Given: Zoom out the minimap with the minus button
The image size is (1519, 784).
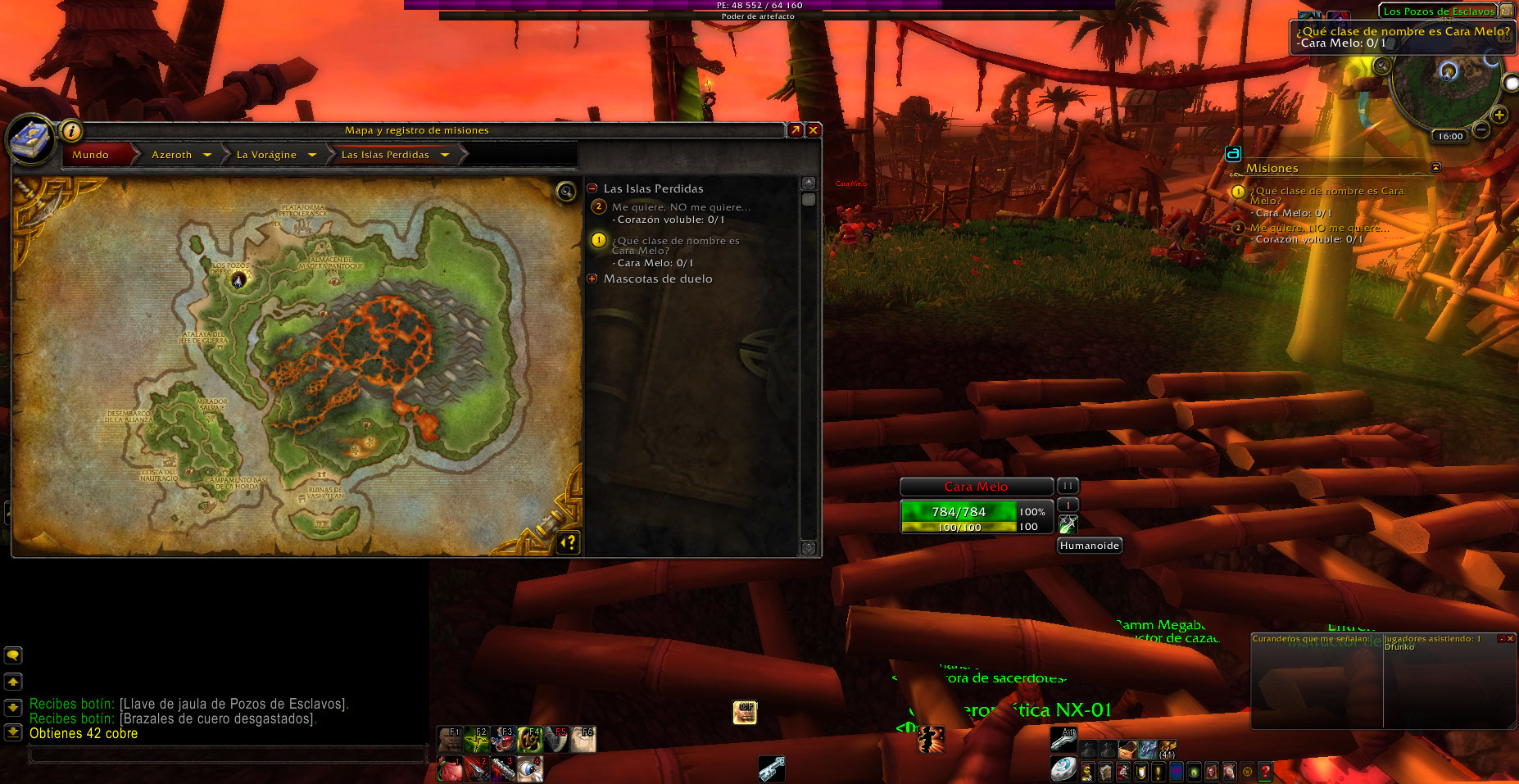Looking at the screenshot, I should coord(1480,129).
